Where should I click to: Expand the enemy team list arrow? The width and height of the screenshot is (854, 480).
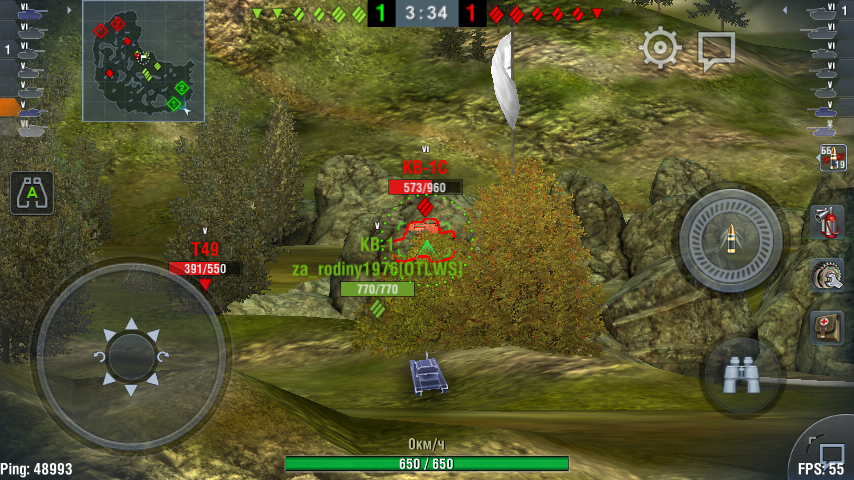coord(786,9)
